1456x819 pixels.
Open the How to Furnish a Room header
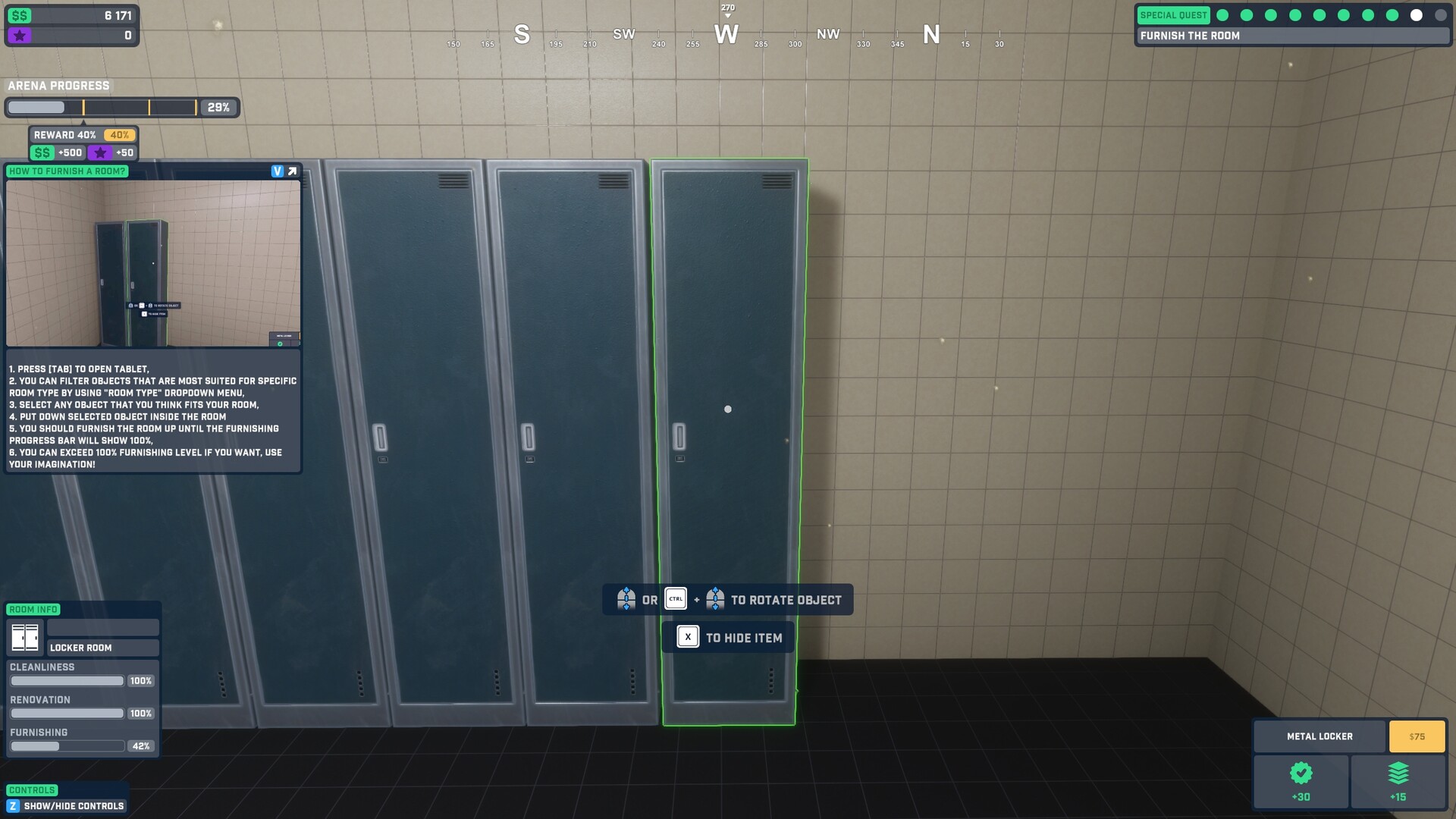click(67, 171)
